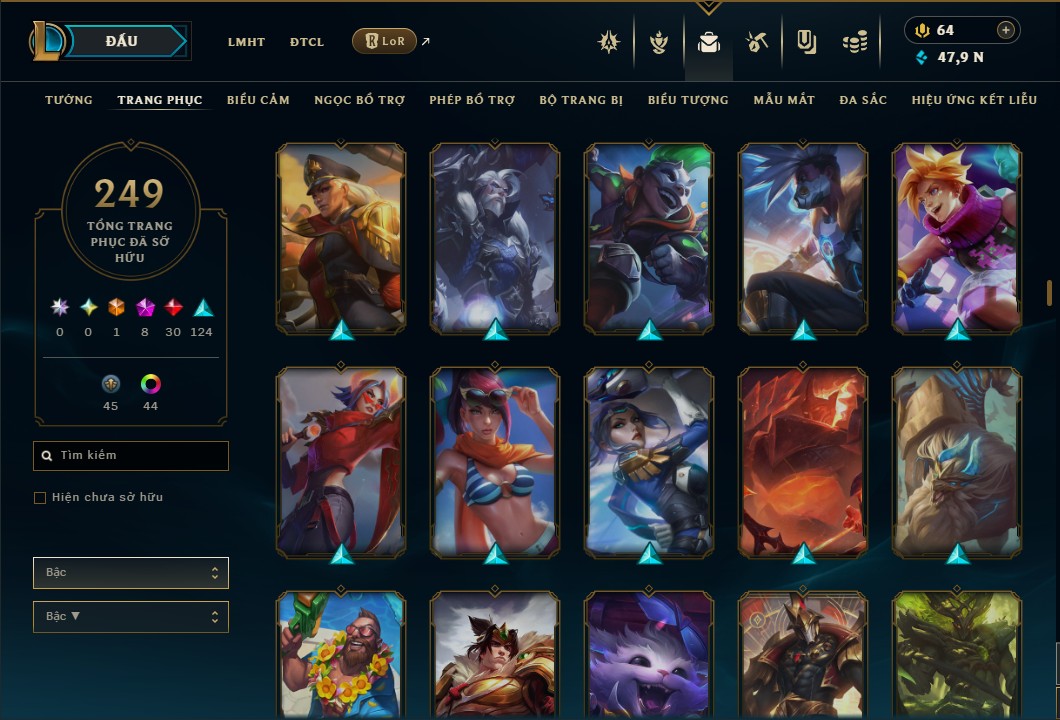The image size is (1060, 720).
Task: Open the LMHT home tab
Action: point(246,42)
